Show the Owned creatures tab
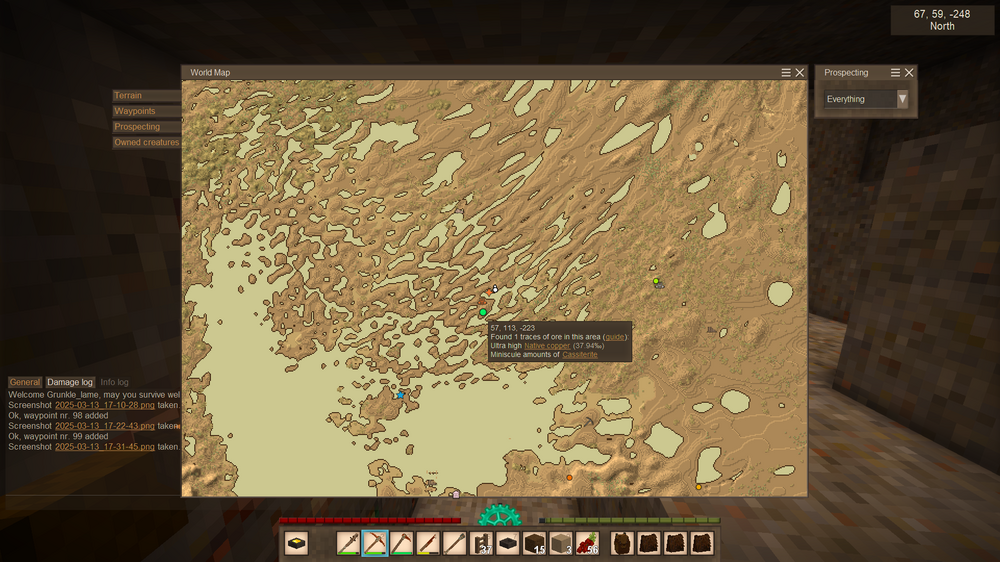Image resolution: width=1000 pixels, height=562 pixels. pos(146,143)
